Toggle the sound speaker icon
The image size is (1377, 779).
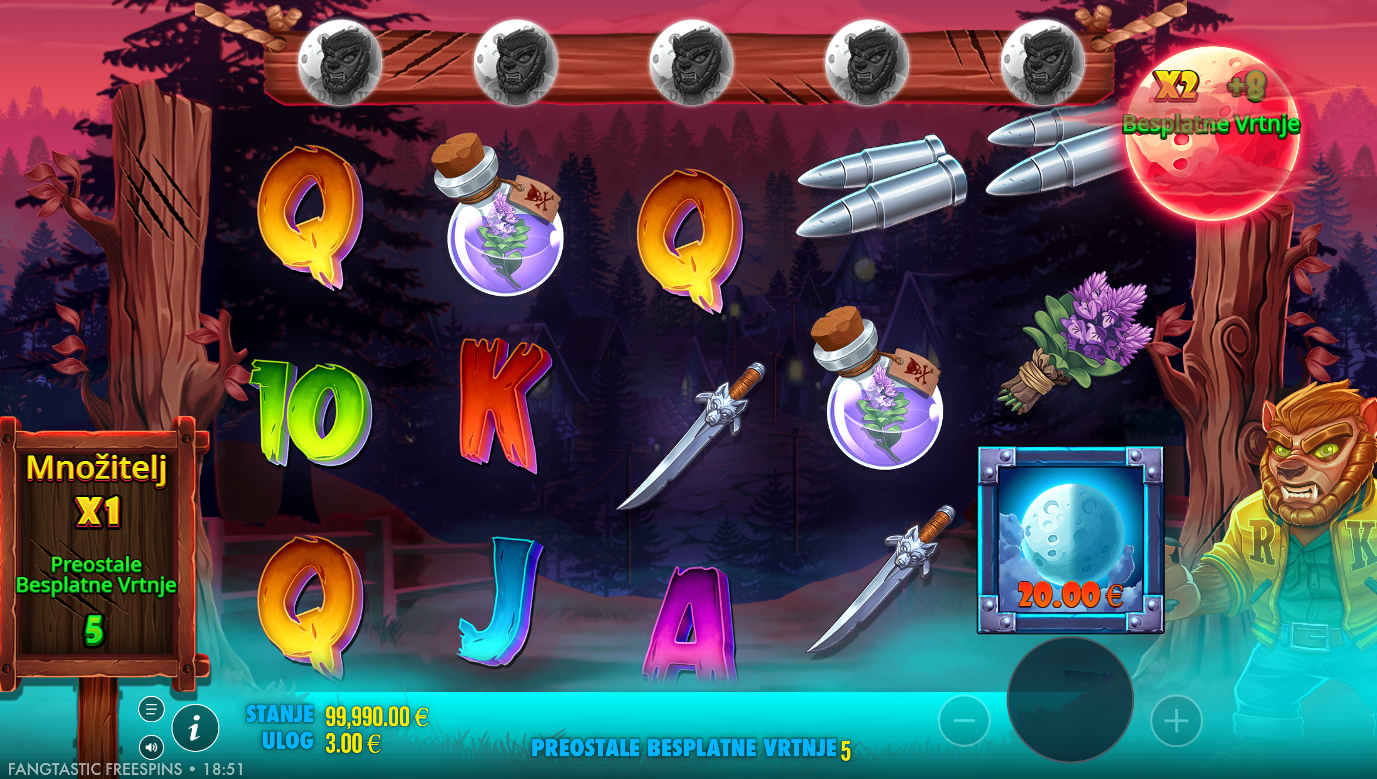(152, 746)
